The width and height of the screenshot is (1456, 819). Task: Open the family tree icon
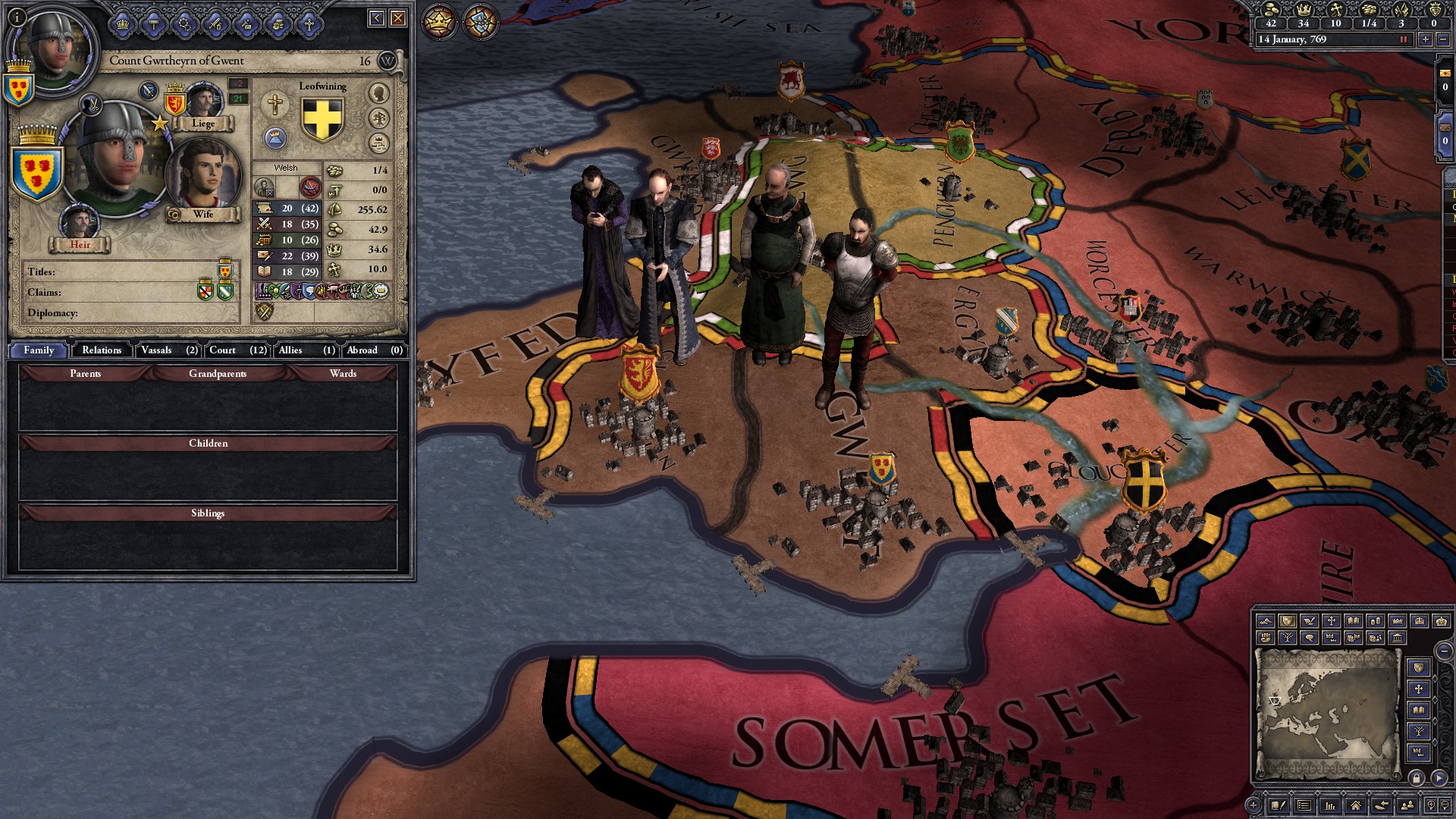click(x=378, y=118)
